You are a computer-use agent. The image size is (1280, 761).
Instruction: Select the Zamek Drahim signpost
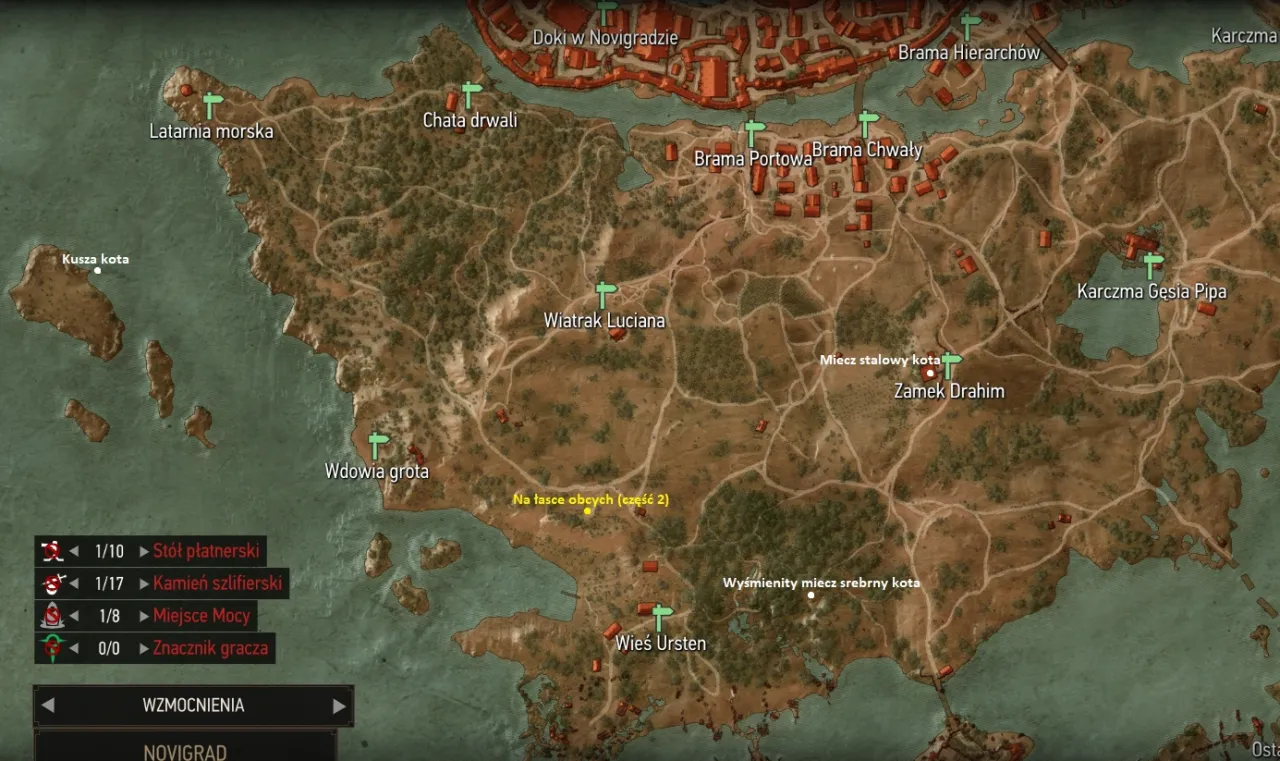tap(950, 364)
